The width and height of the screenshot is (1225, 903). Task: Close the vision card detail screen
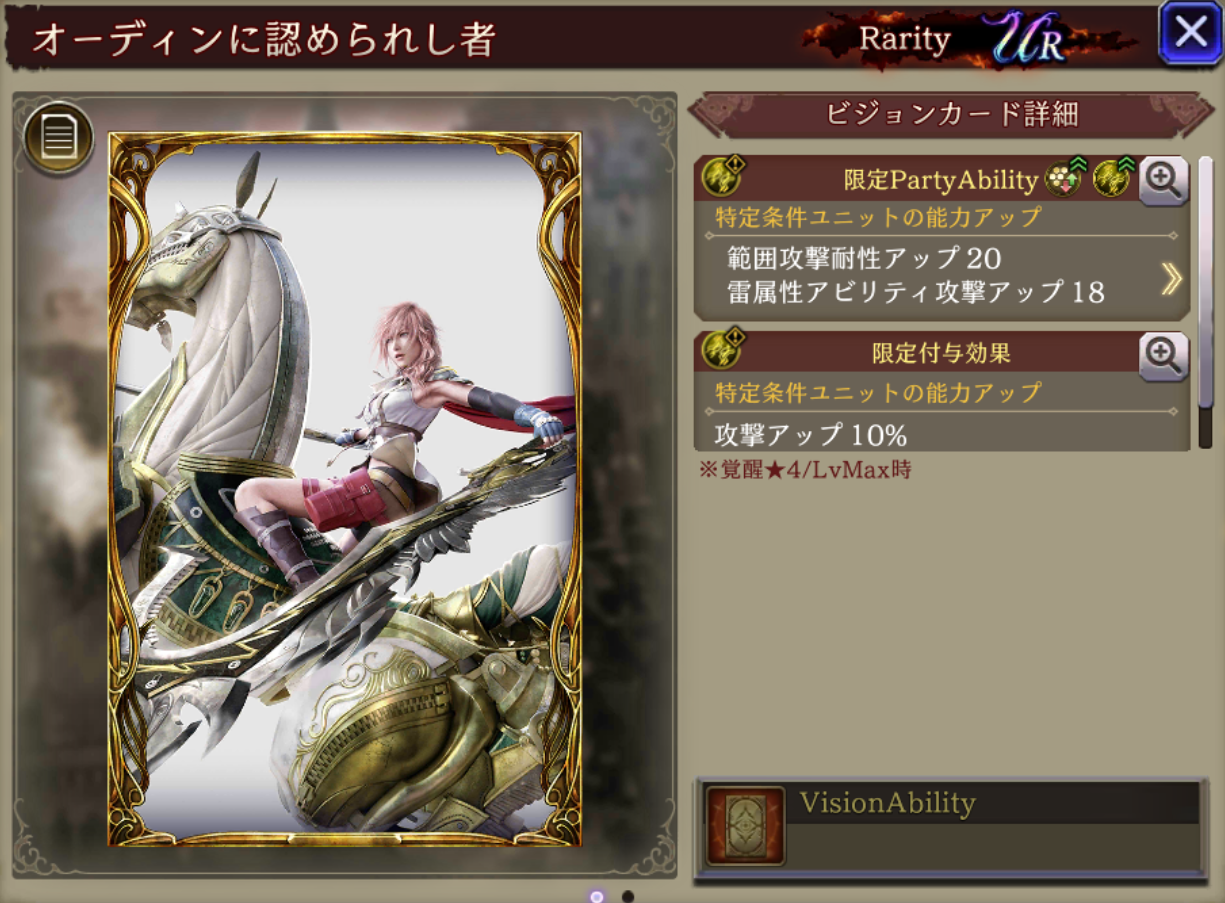[x=1190, y=33]
